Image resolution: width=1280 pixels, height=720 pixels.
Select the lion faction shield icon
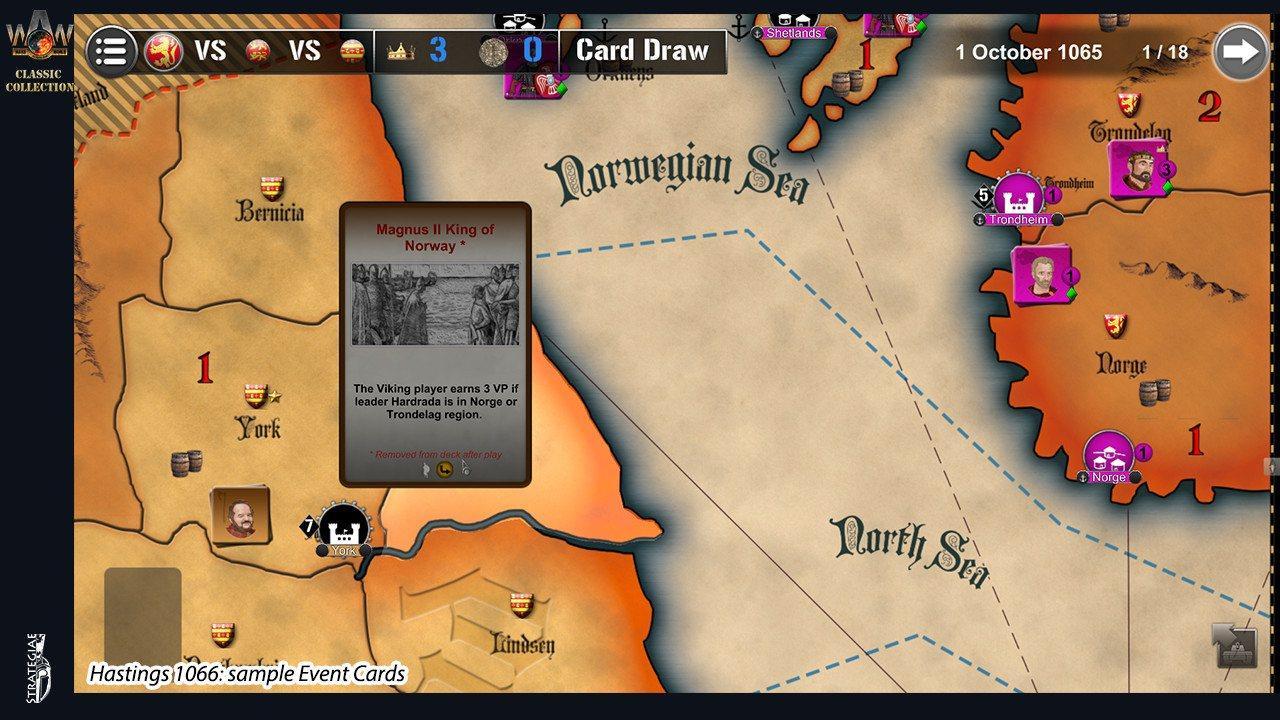tap(163, 49)
